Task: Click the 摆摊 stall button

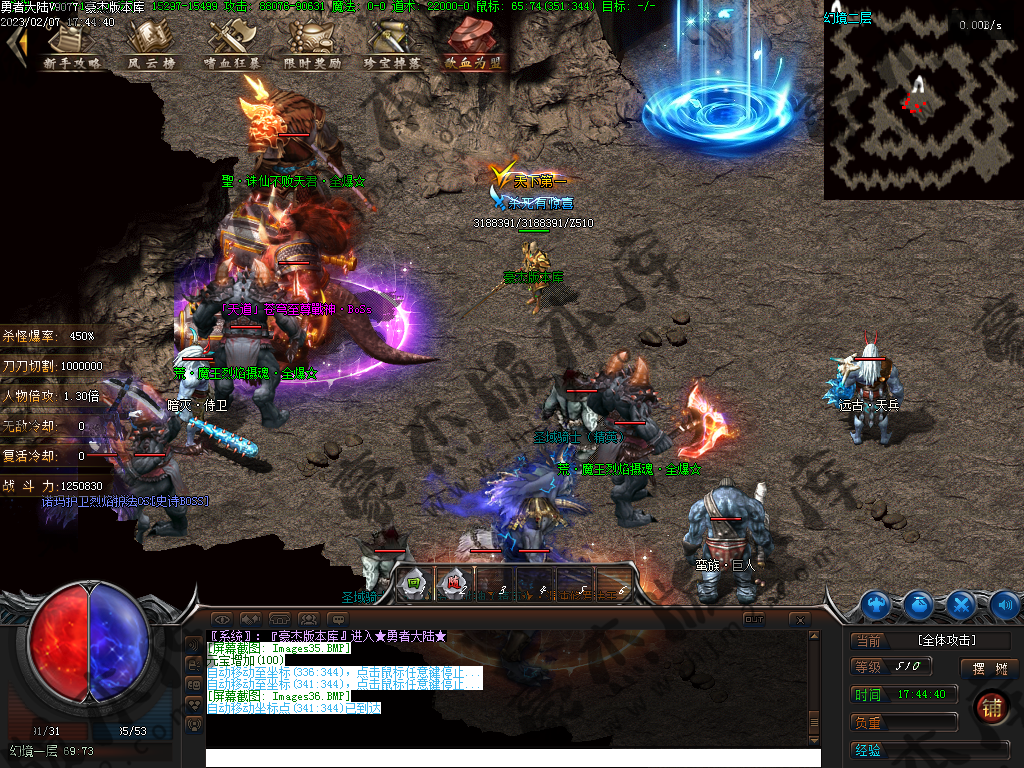Action: point(989,668)
